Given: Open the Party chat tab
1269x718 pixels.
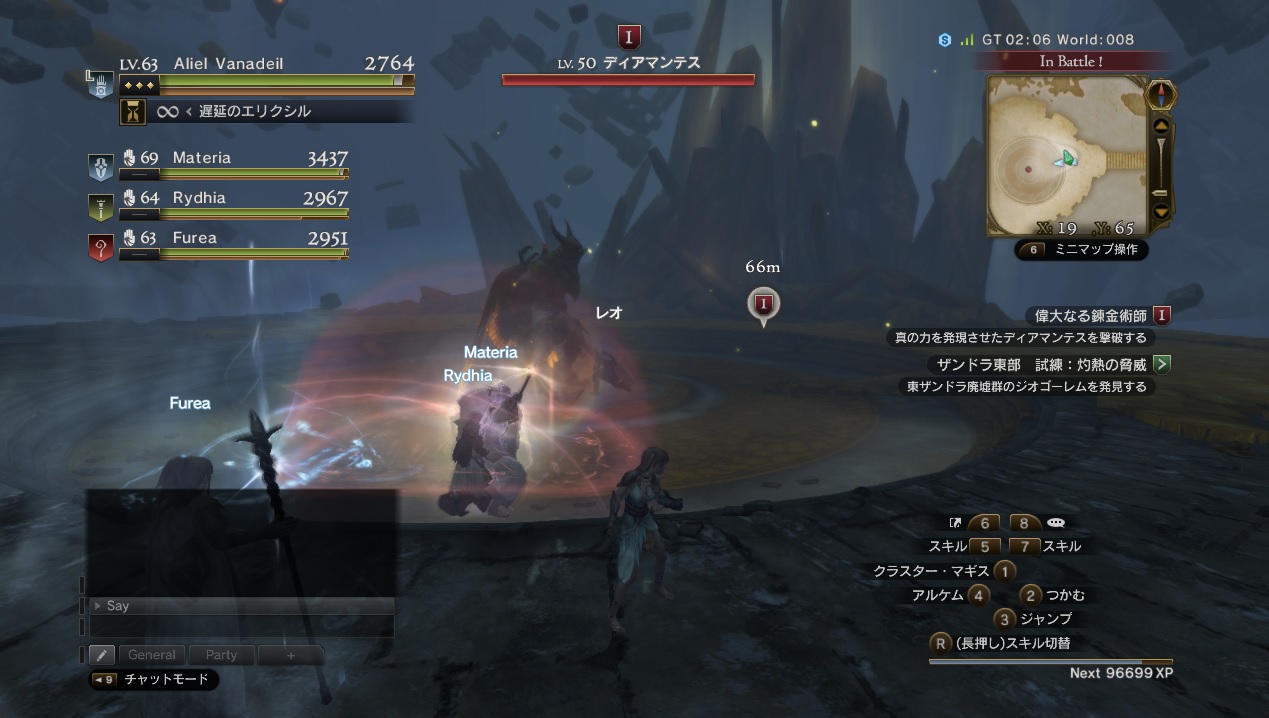Looking at the screenshot, I should coord(221,655).
